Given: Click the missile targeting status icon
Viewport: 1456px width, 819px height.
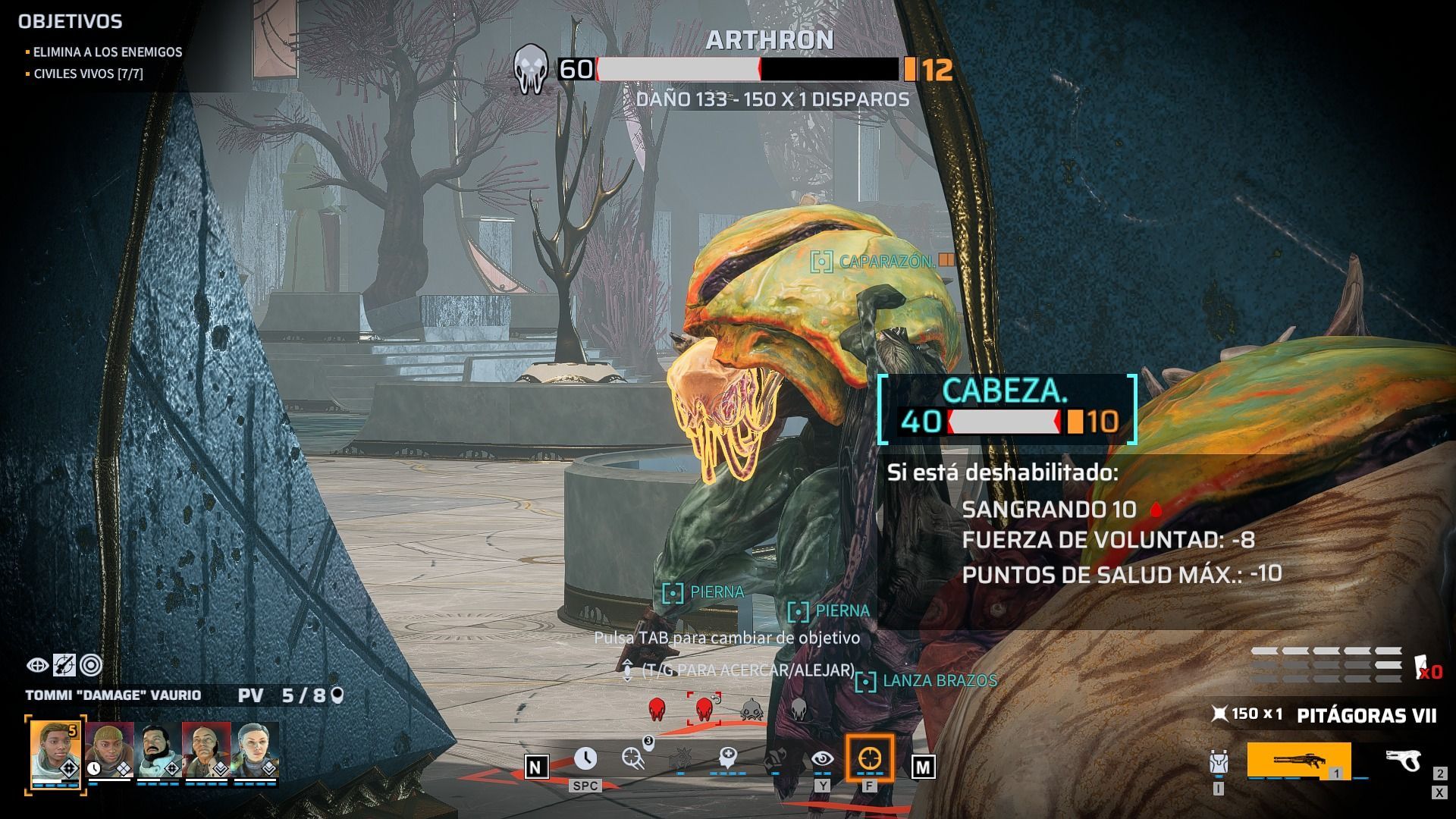Looking at the screenshot, I should [64, 665].
